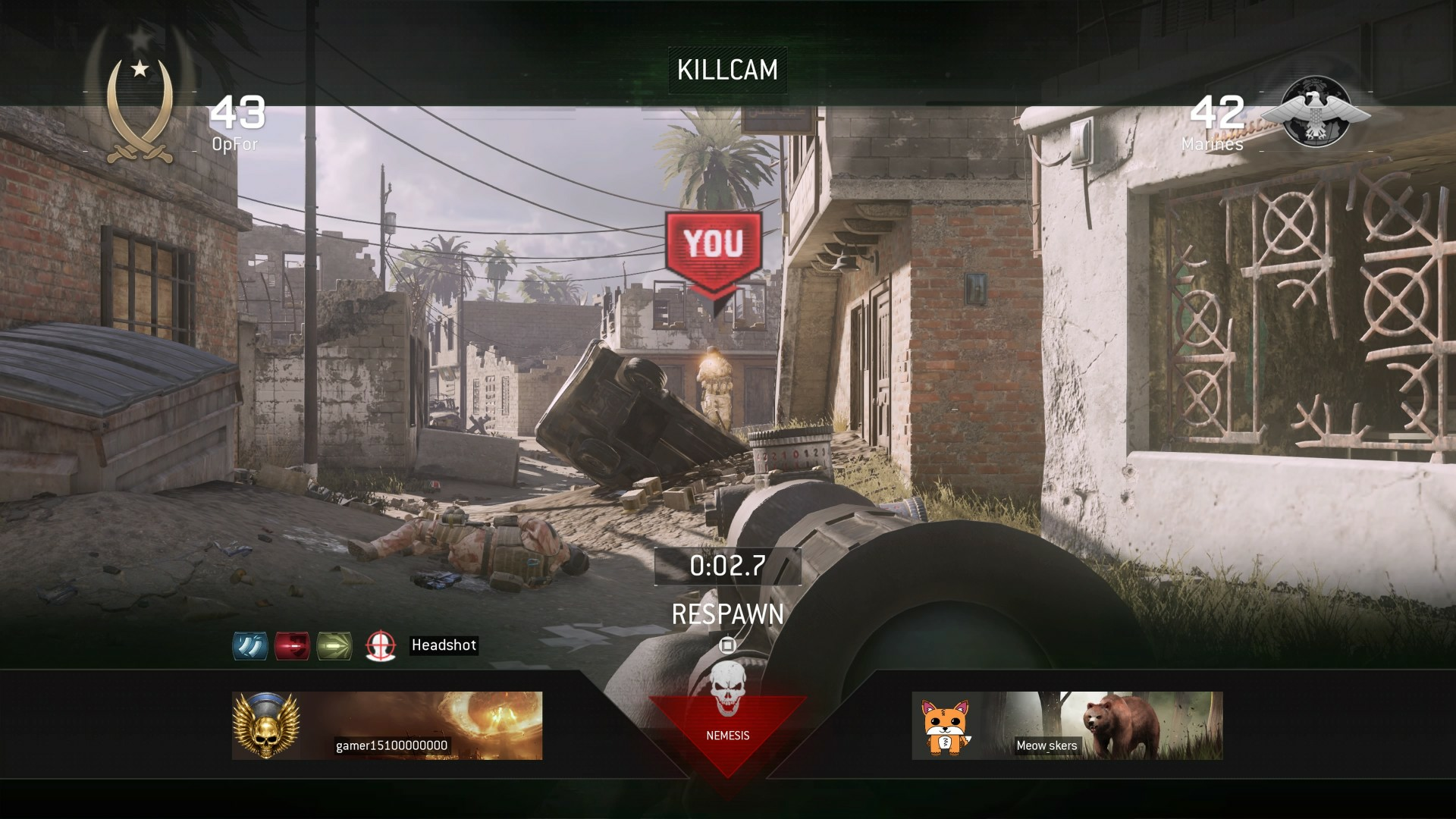The image size is (1456, 819).
Task: Select the yellow FMJ bullet medal icon
Action: 336,647
